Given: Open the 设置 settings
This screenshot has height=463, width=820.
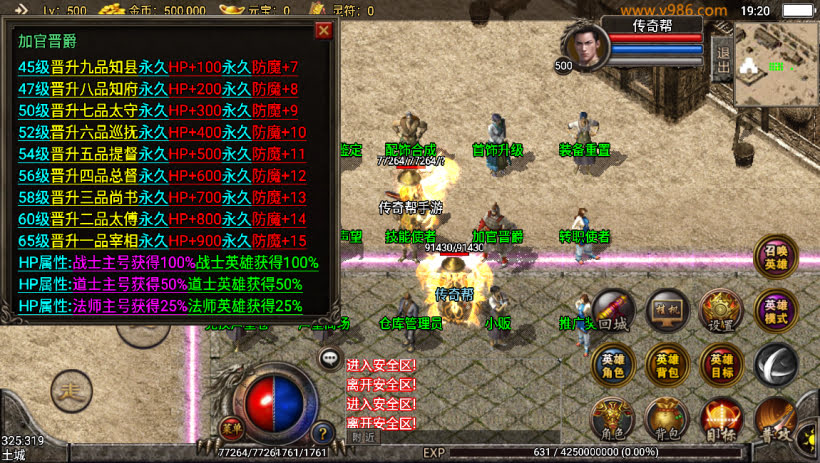Looking at the screenshot, I should pyautogui.click(x=721, y=311).
